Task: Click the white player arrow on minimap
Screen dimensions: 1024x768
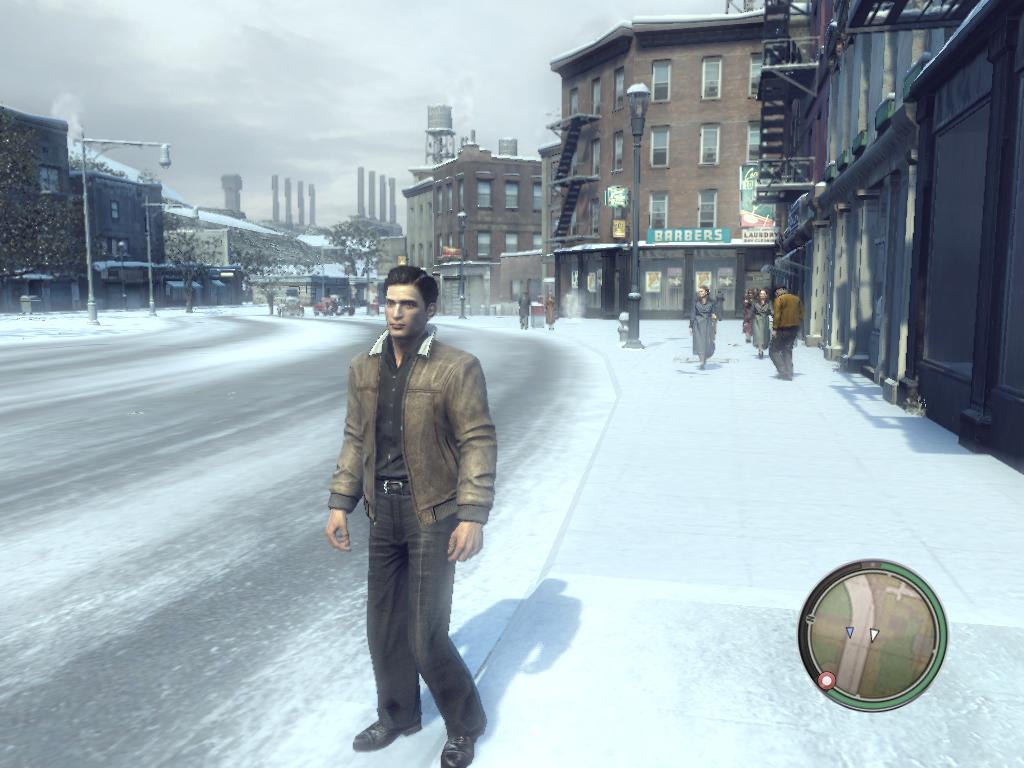Action: coord(873,635)
